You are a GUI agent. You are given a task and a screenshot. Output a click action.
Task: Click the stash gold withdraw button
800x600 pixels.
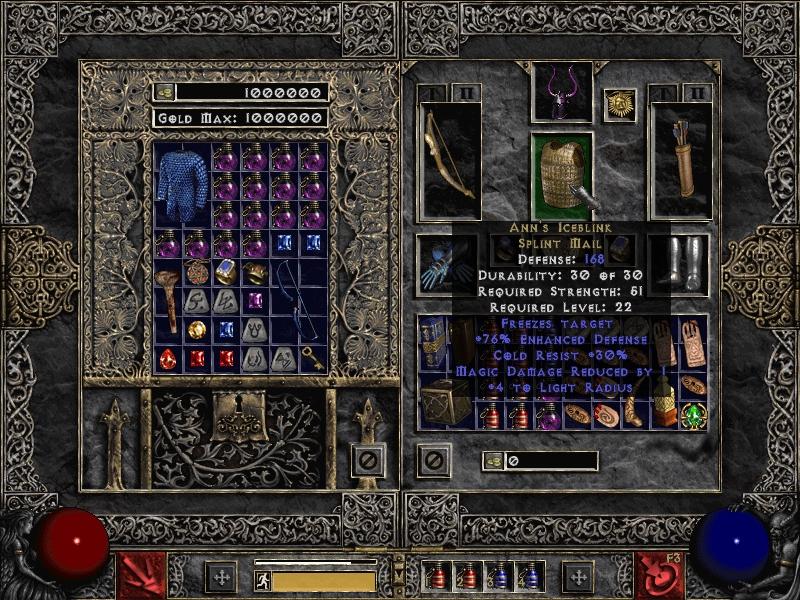163,92
